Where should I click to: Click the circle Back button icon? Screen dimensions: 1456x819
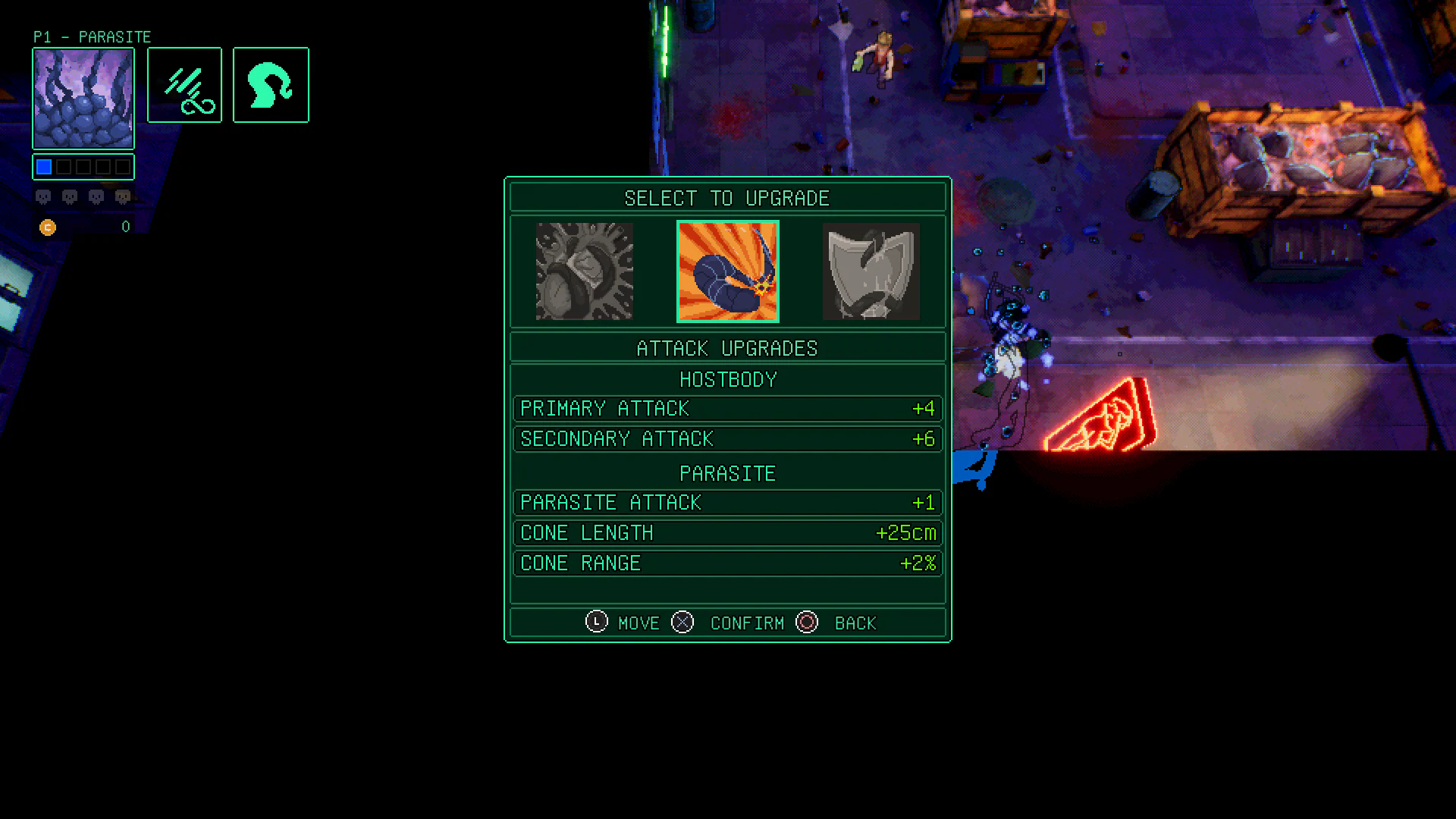[807, 622]
